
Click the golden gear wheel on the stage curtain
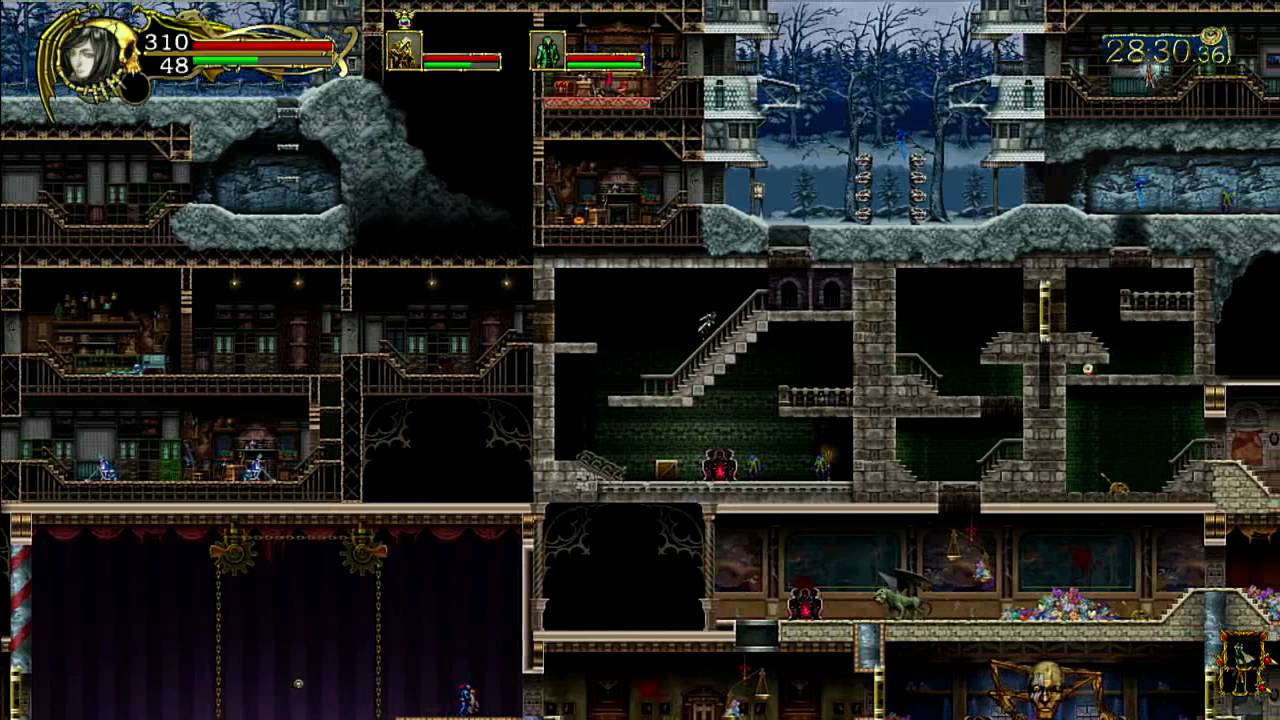pyautogui.click(x=233, y=554)
